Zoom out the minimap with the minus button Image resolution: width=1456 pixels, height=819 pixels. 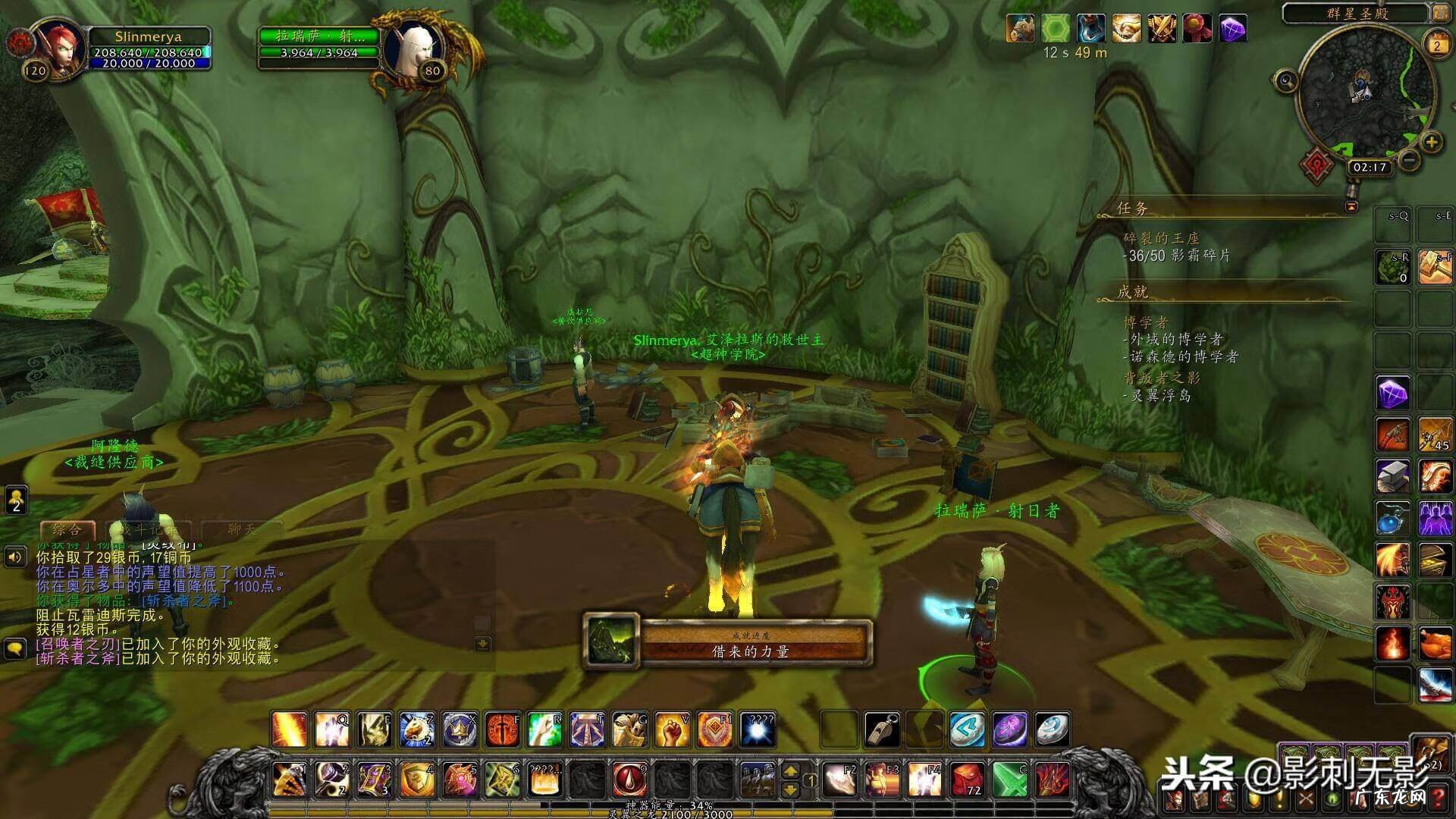[1409, 159]
